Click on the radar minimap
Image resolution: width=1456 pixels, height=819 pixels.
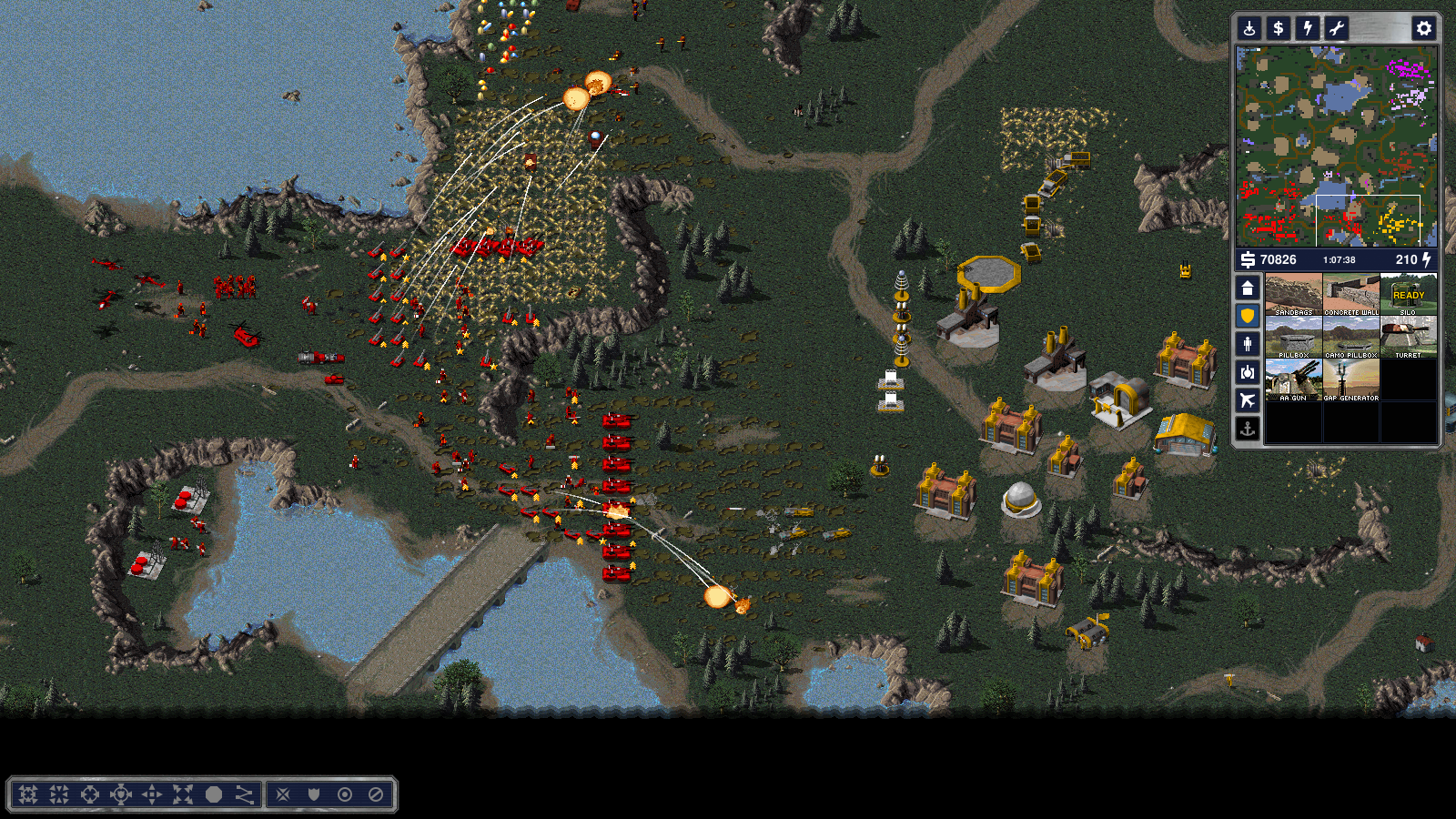pos(1336,146)
